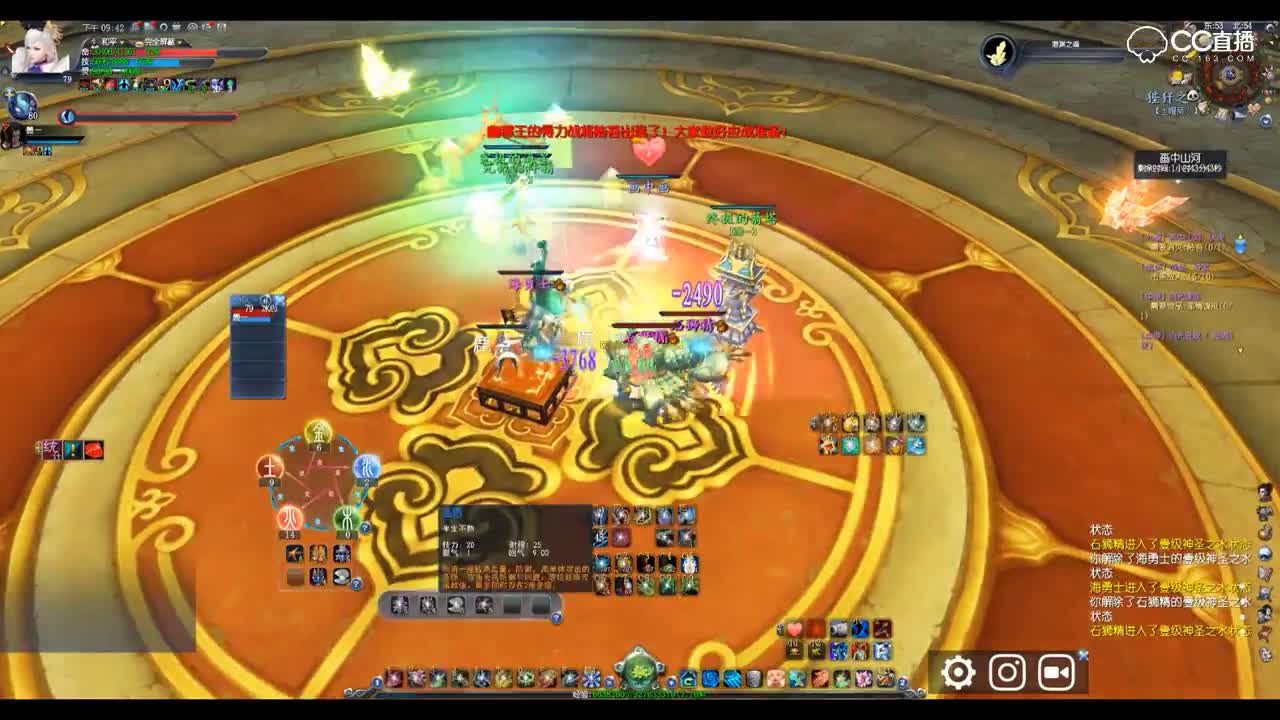
Task: Open the video recording icon in bottom-right overlay
Action: tap(1056, 672)
